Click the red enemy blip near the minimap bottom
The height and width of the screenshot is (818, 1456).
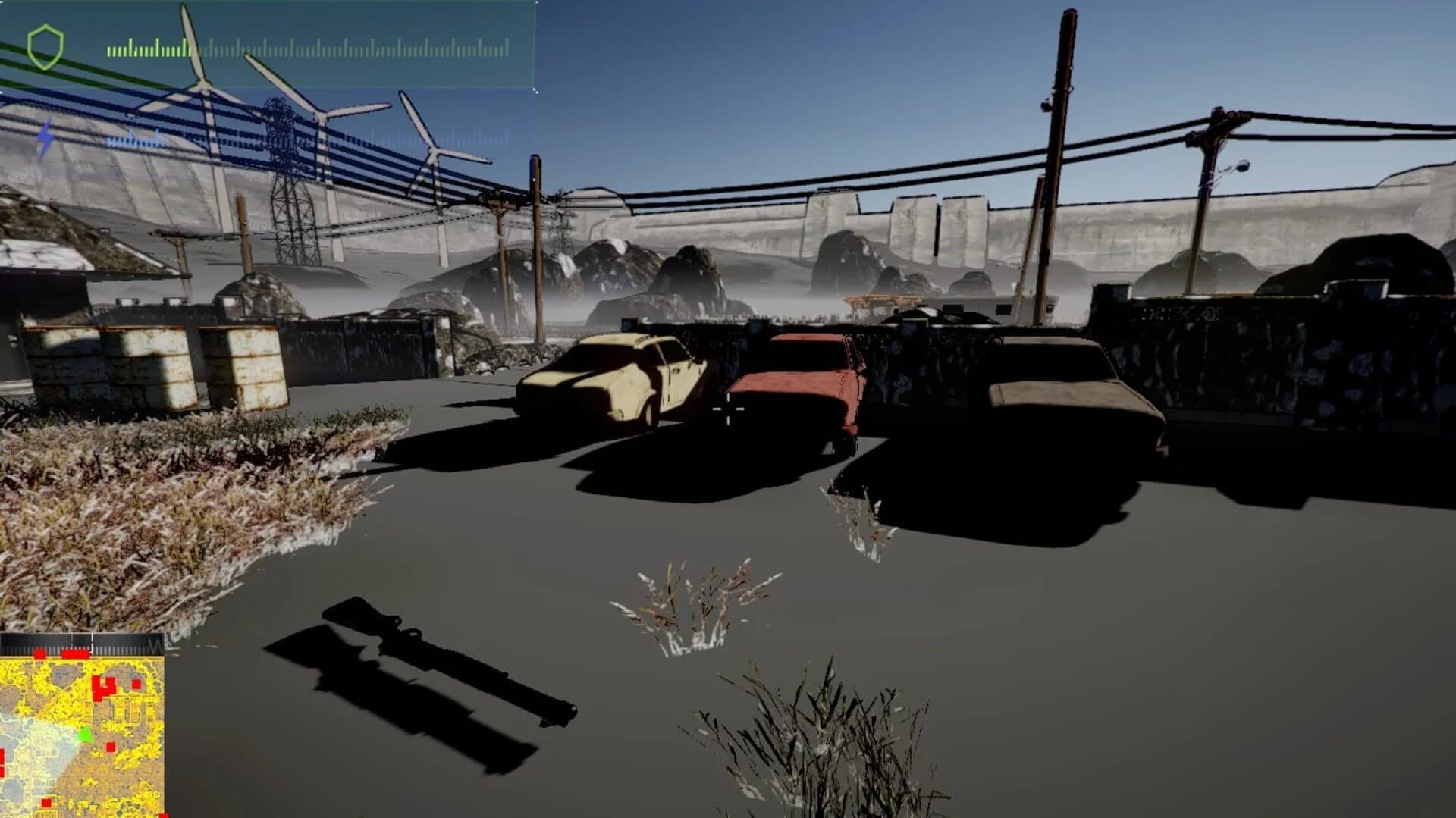click(46, 803)
